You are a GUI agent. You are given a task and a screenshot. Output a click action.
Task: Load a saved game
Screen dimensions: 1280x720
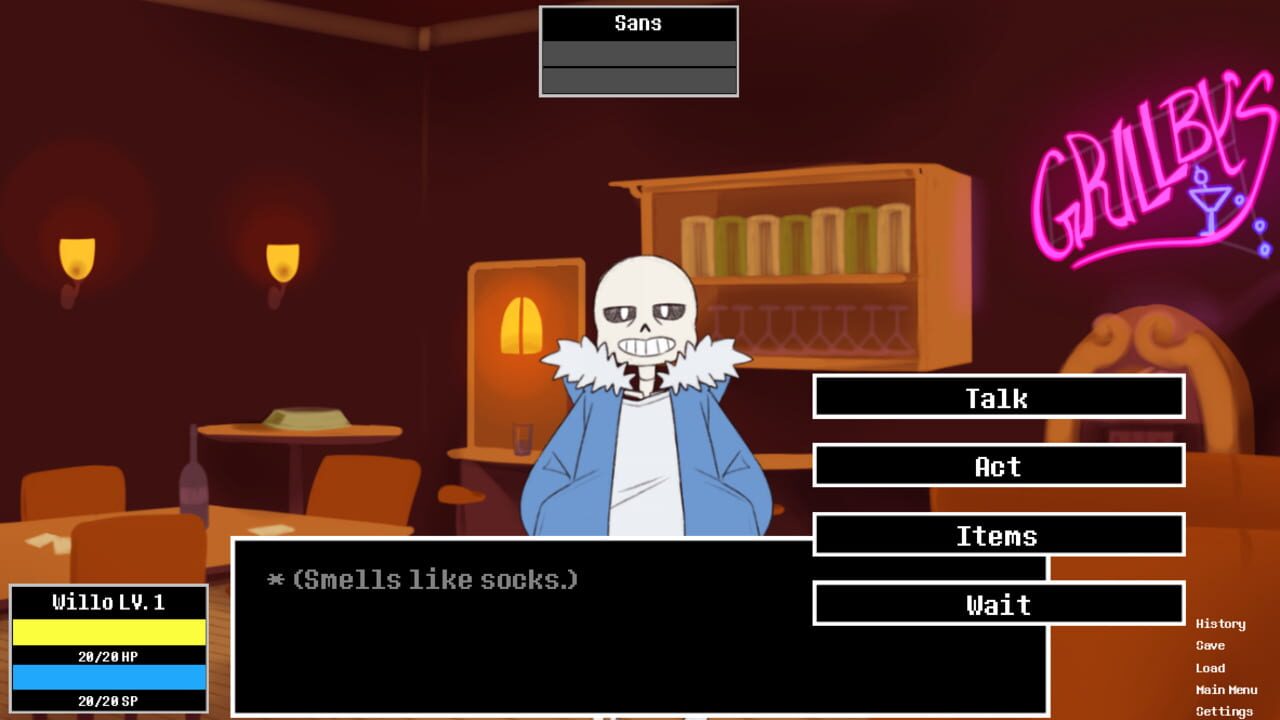pyautogui.click(x=1212, y=667)
